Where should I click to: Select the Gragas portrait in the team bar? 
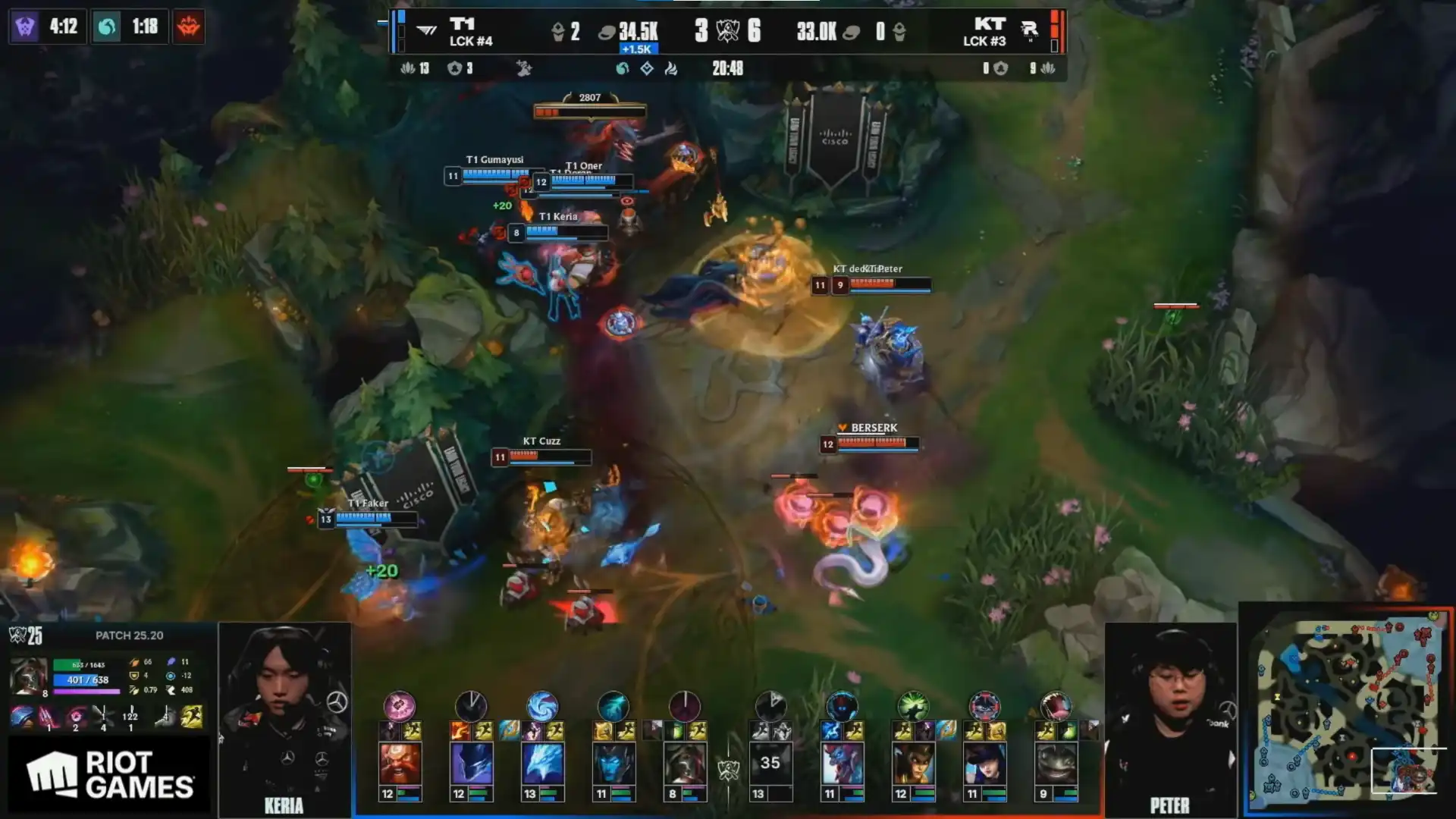pos(400,764)
